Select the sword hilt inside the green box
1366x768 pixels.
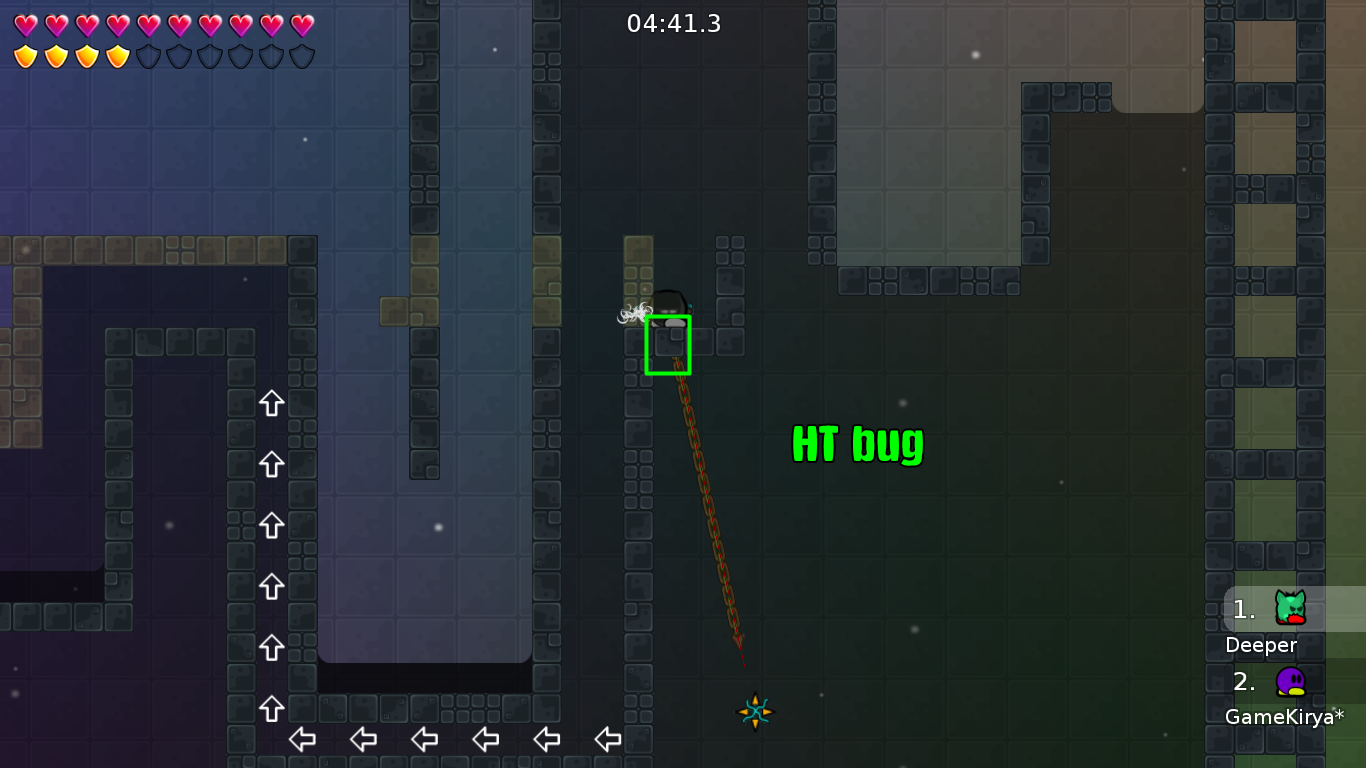click(x=669, y=344)
